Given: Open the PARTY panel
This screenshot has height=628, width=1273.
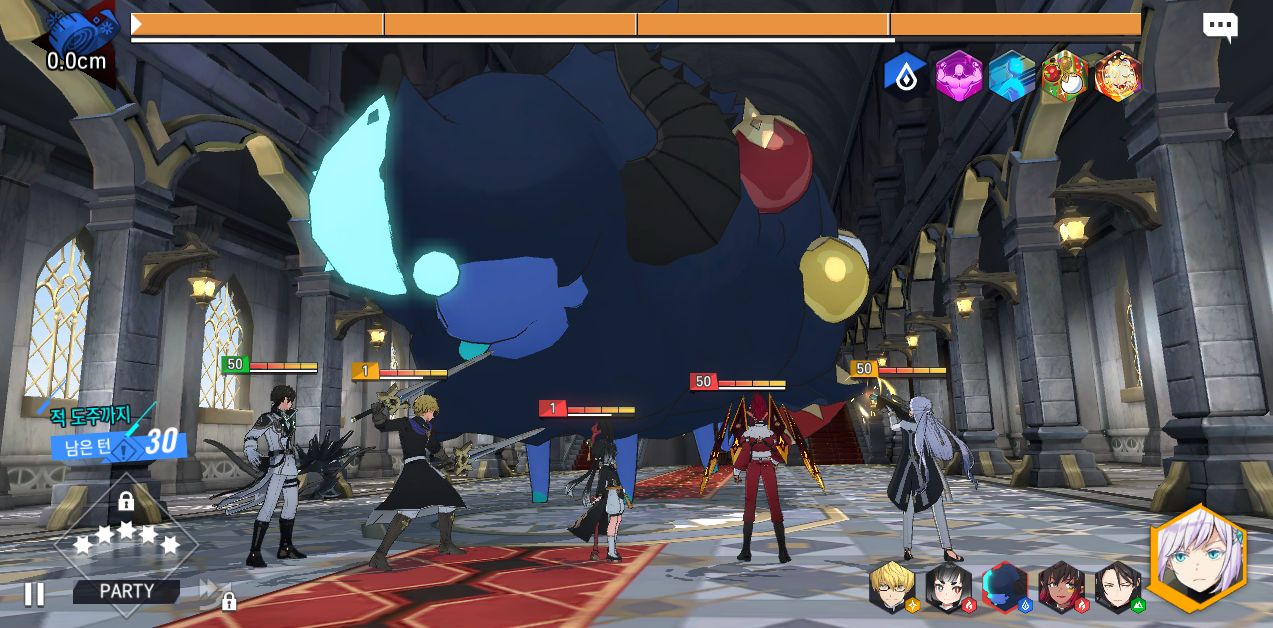Looking at the screenshot, I should (127, 591).
